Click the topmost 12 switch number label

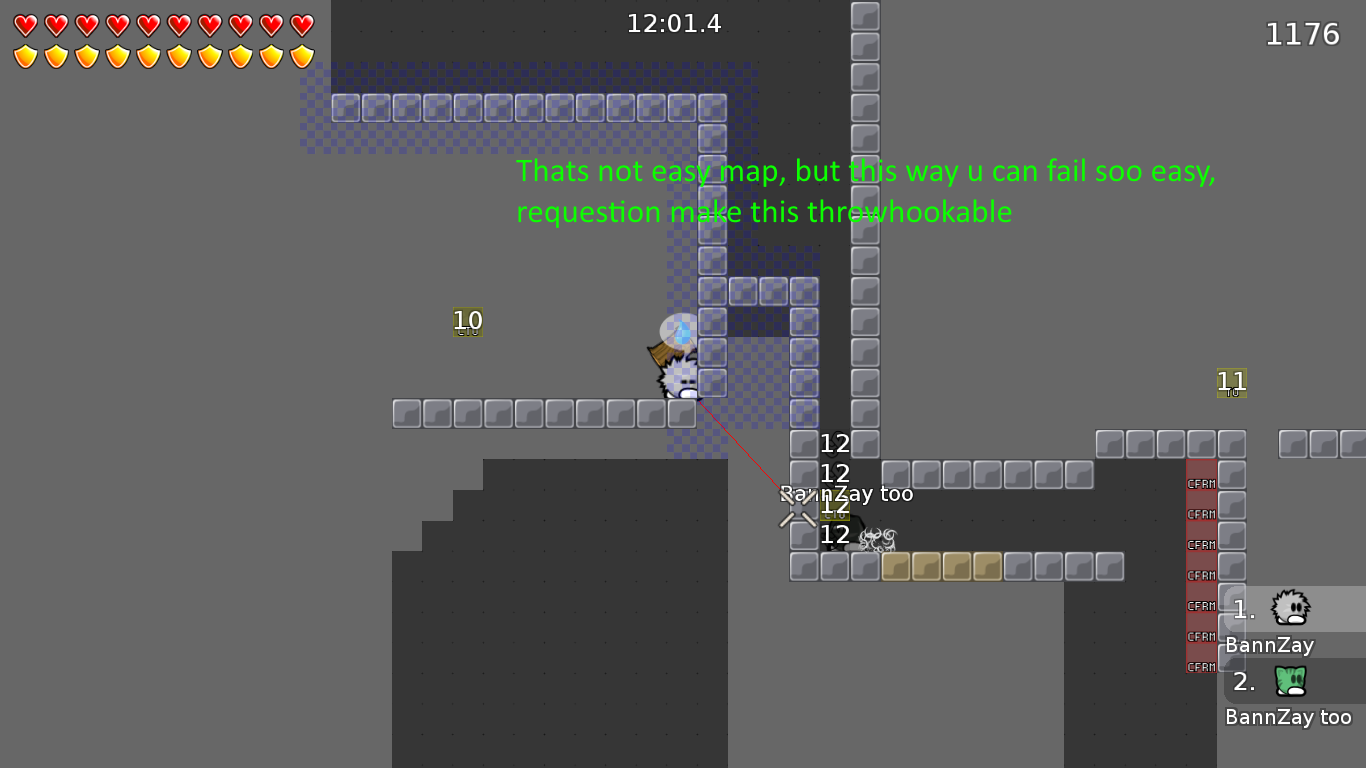coord(835,443)
